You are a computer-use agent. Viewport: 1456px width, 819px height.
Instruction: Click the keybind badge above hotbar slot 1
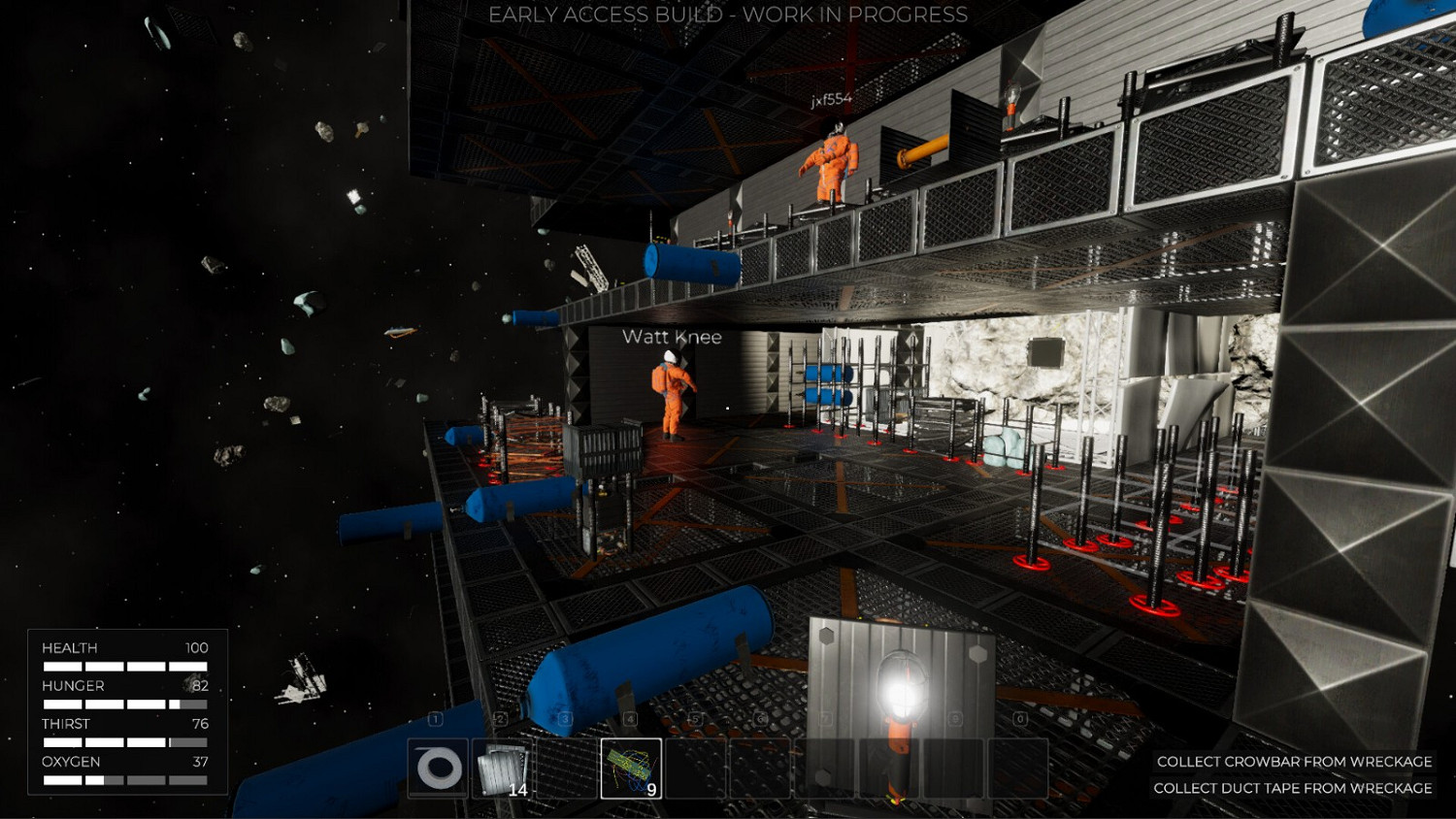pos(435,718)
